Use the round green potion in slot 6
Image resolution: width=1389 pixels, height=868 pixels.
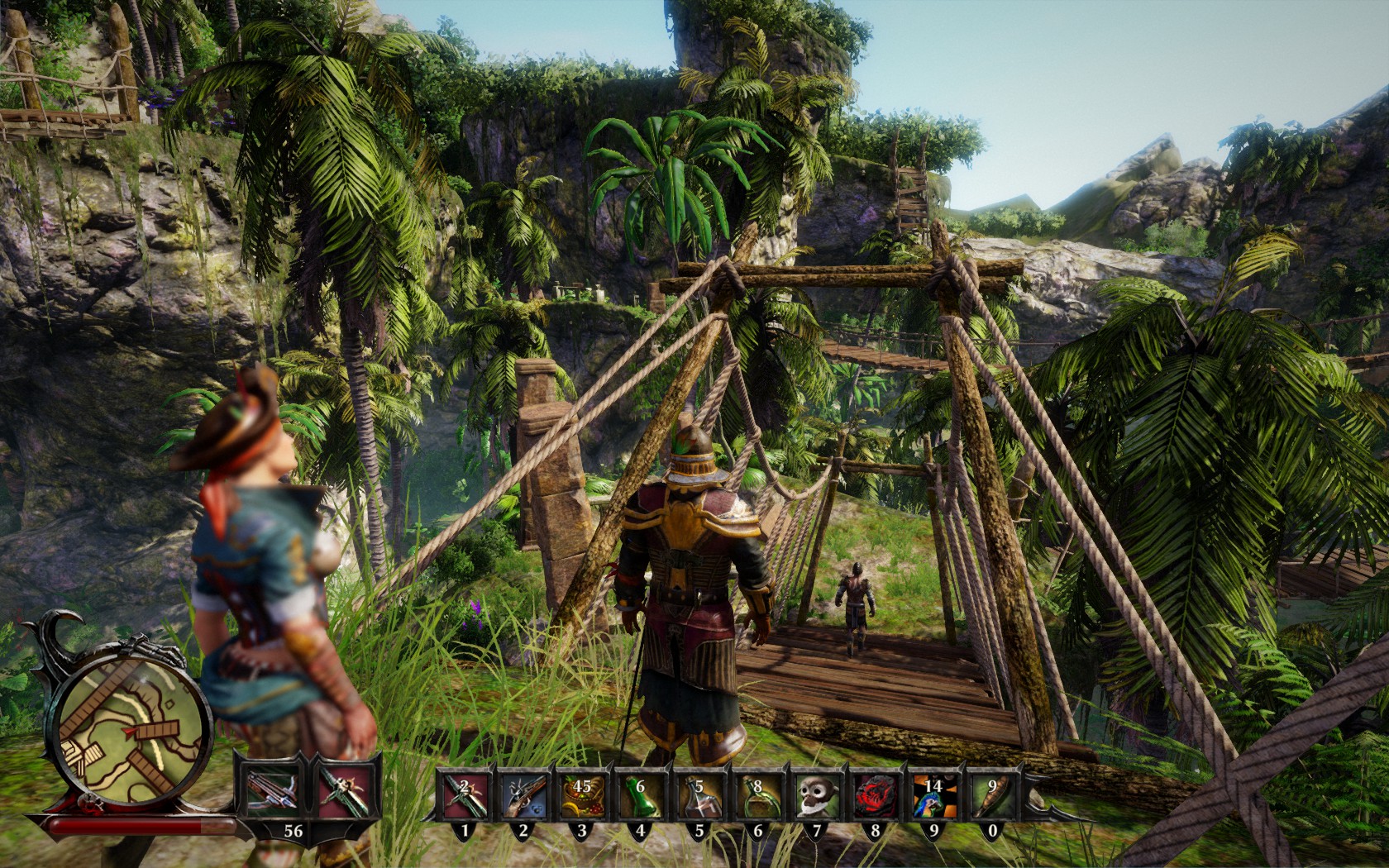757,797
